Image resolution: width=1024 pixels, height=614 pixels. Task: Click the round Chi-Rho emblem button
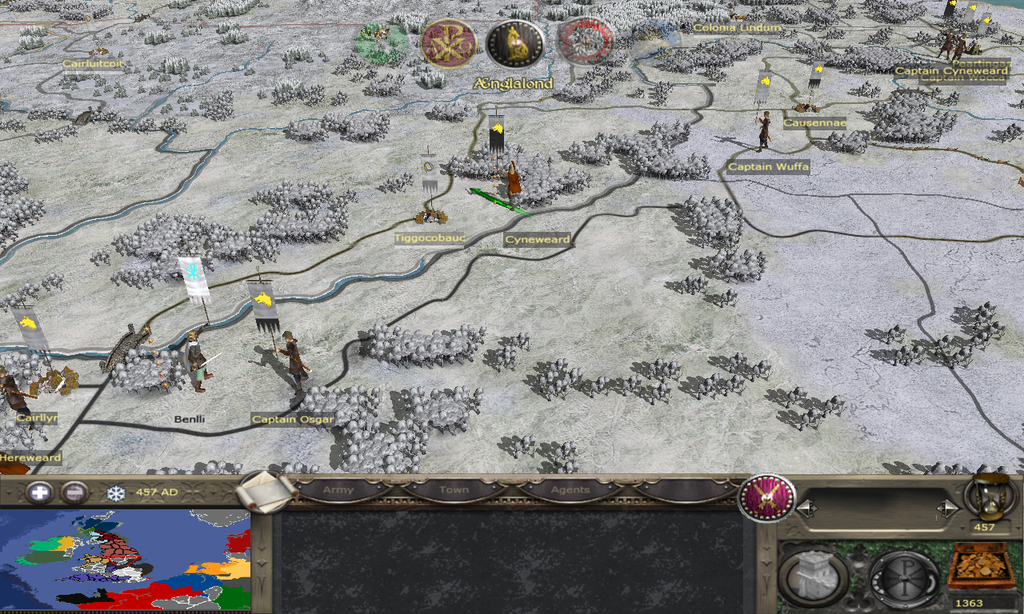point(903,576)
